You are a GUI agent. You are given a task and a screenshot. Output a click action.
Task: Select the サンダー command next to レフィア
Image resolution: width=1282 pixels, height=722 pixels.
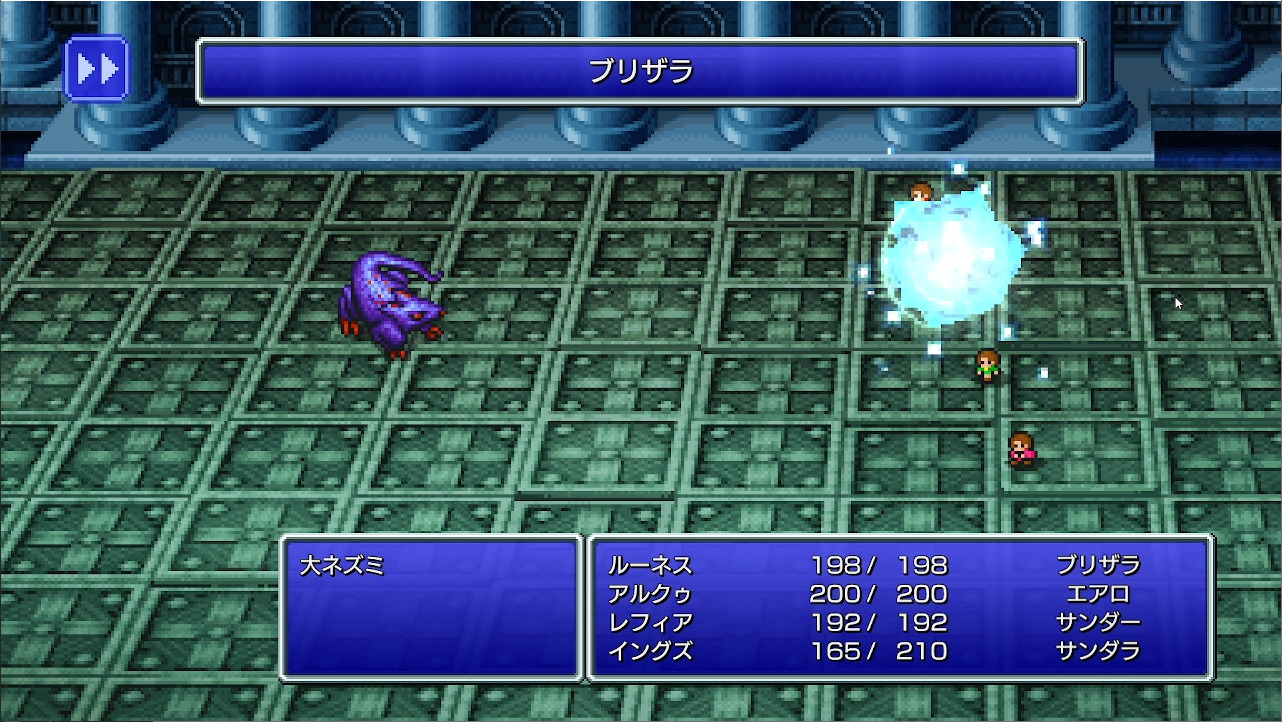[1098, 620]
